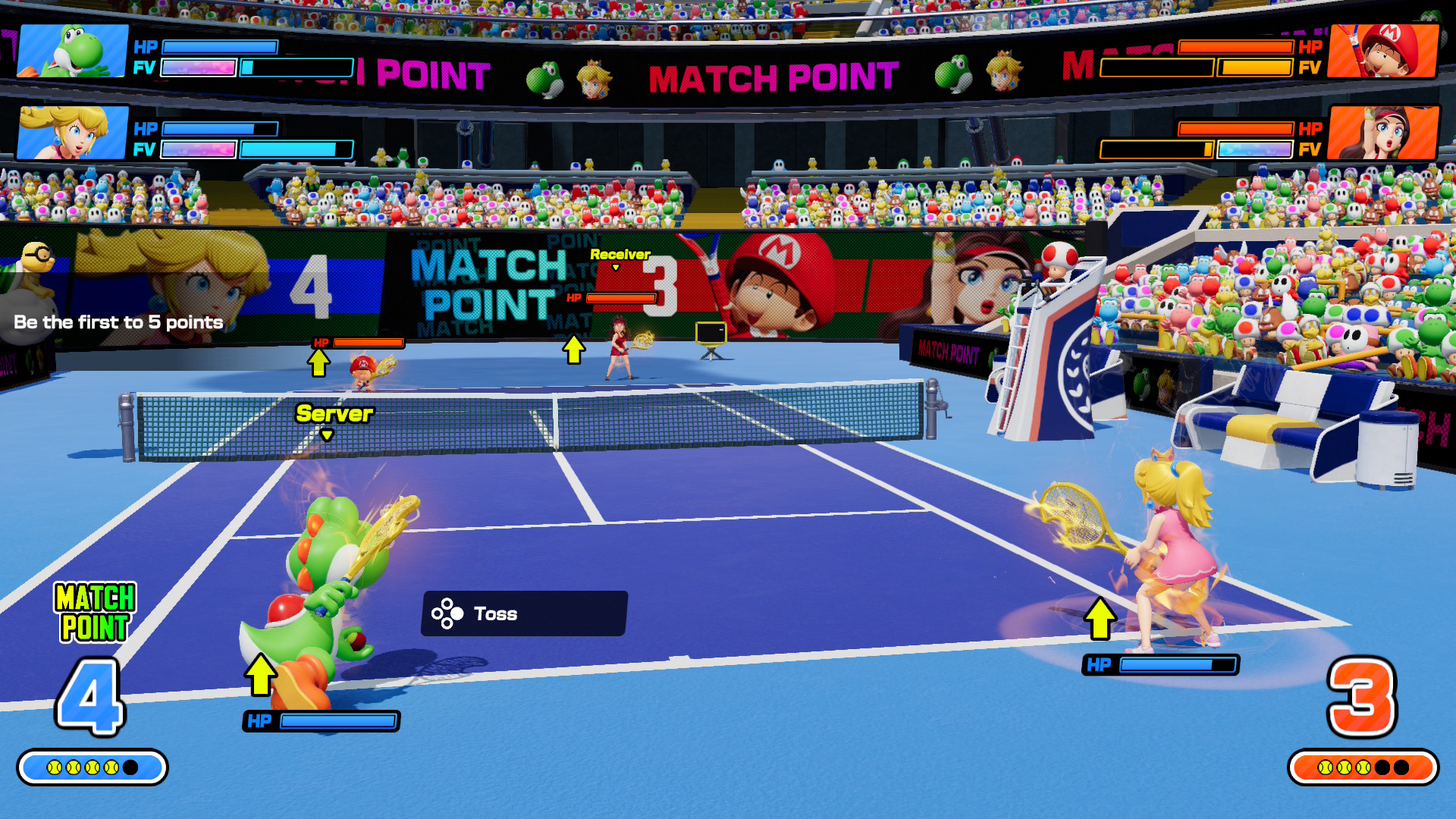
Task: Show the "Be the first to 5 points" objective
Action: [x=118, y=322]
